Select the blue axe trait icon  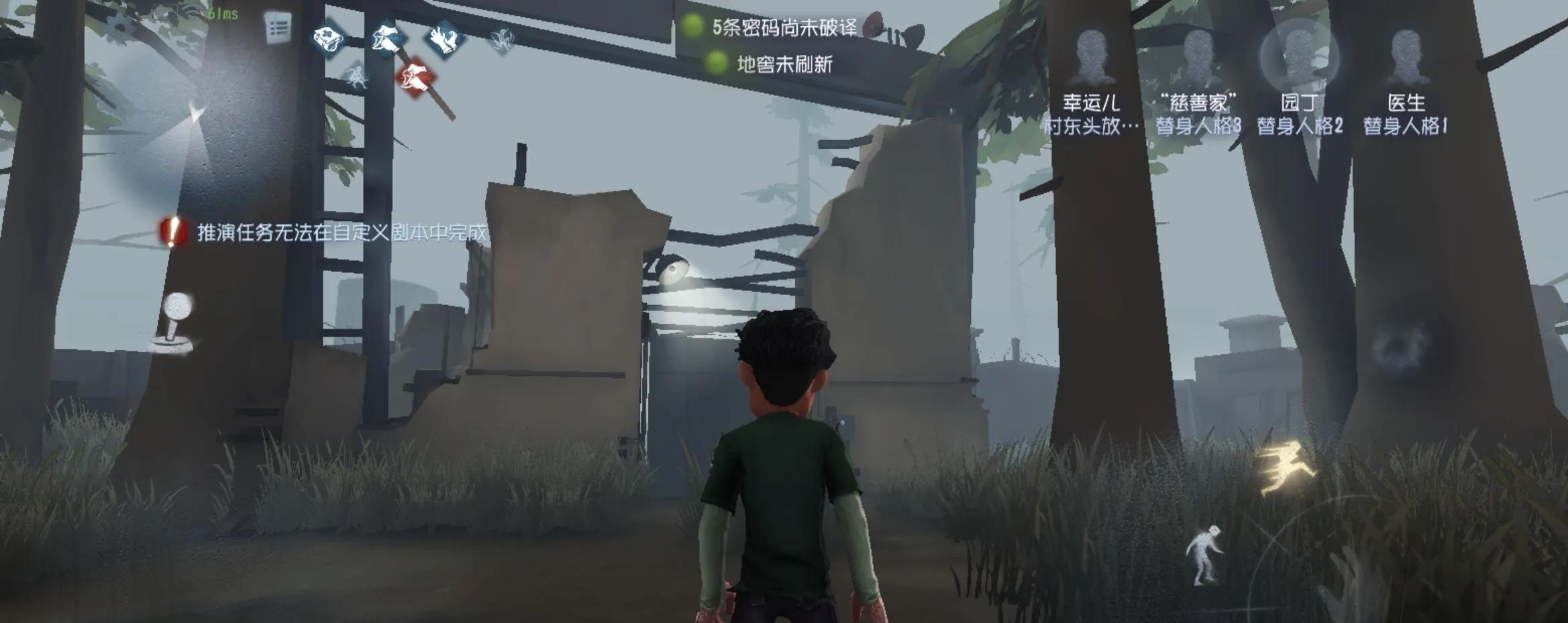[387, 40]
